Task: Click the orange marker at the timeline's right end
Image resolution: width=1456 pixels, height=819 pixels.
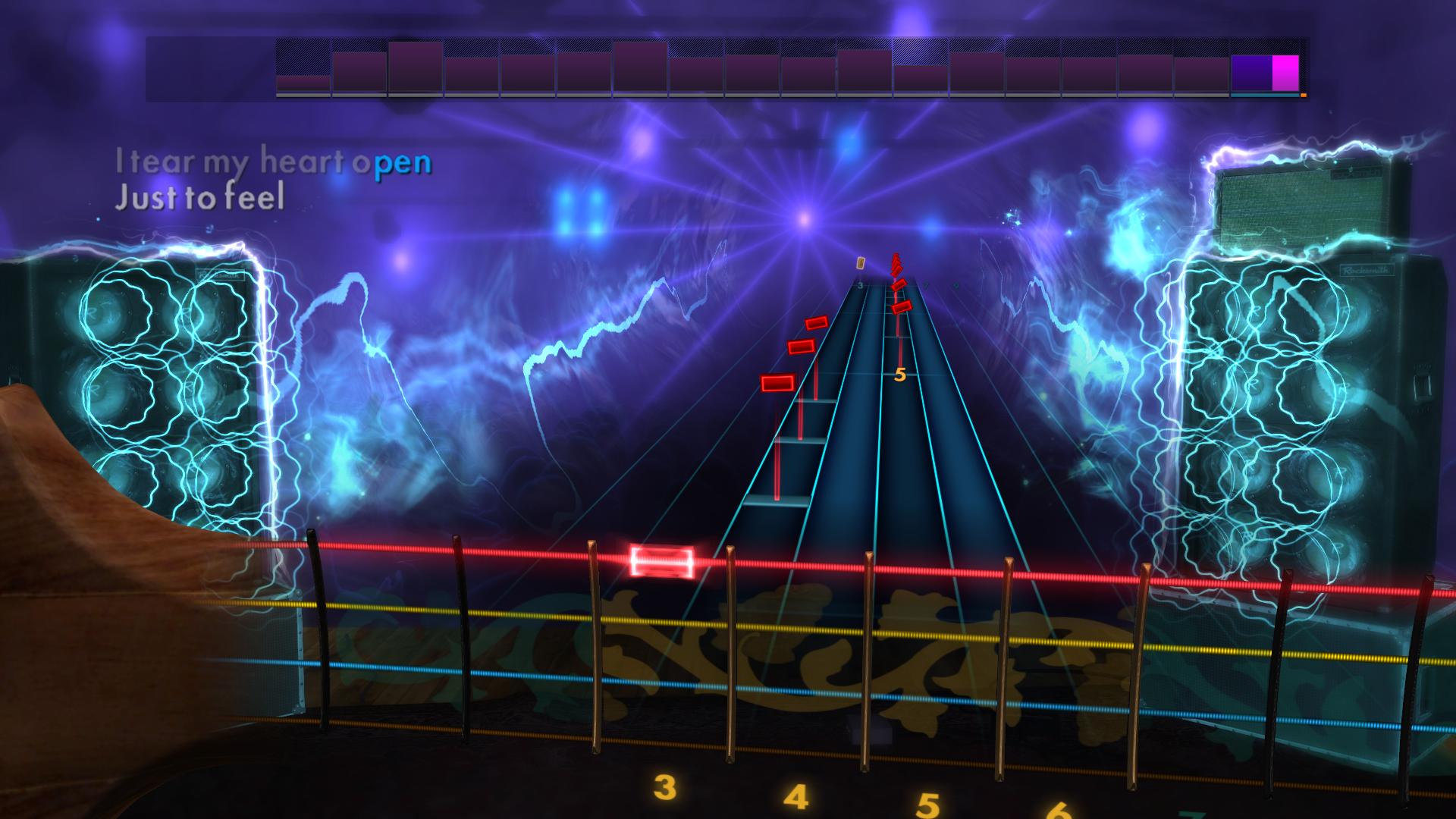Action: [1302, 95]
